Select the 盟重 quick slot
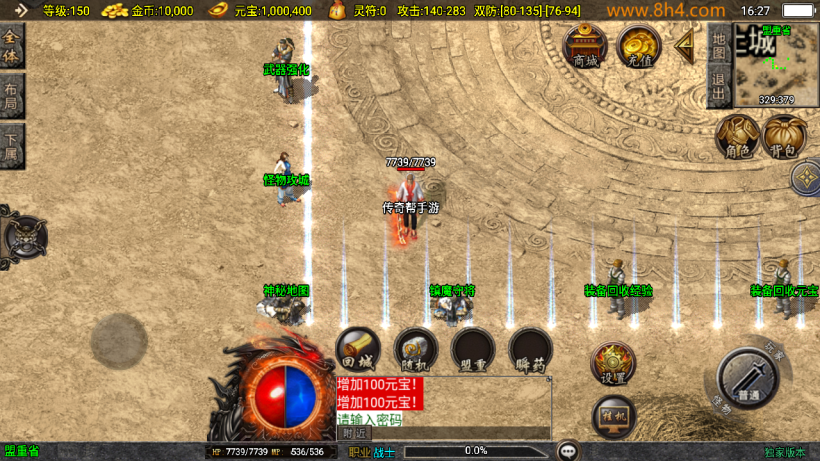 point(473,349)
